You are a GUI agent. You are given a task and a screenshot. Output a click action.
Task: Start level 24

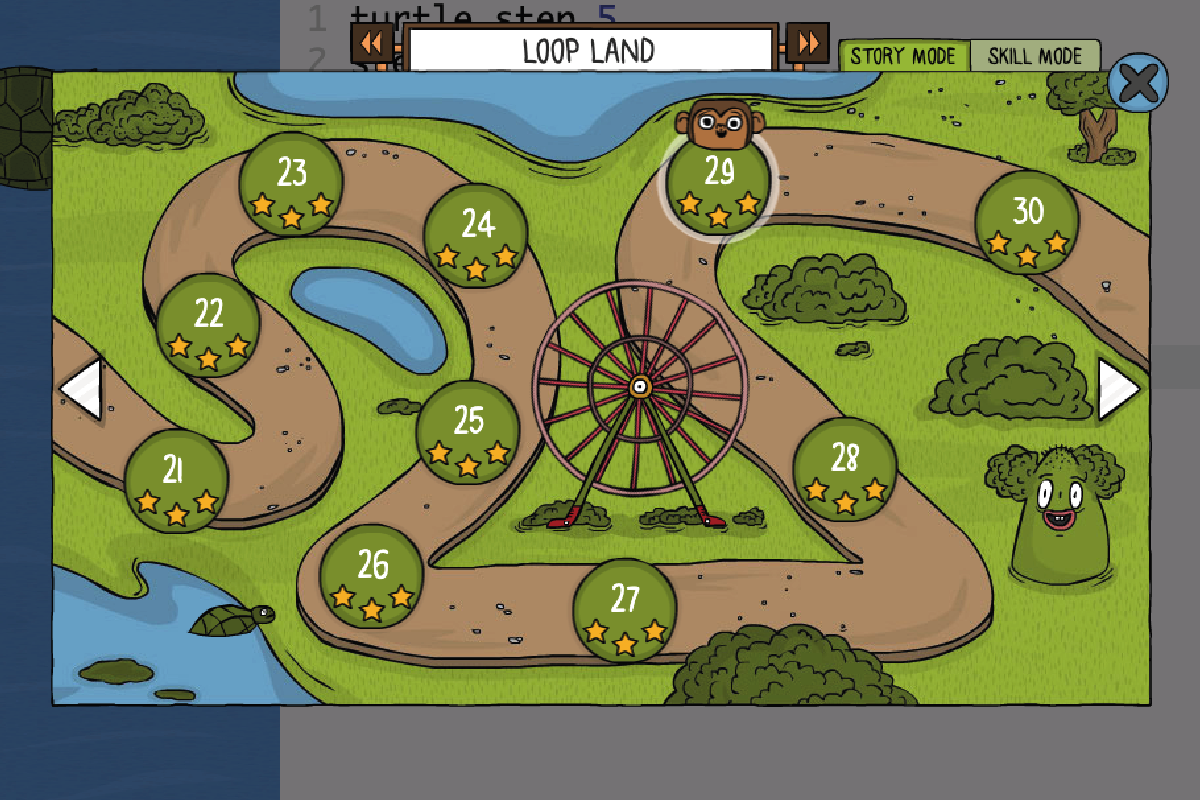pyautogui.click(x=476, y=236)
